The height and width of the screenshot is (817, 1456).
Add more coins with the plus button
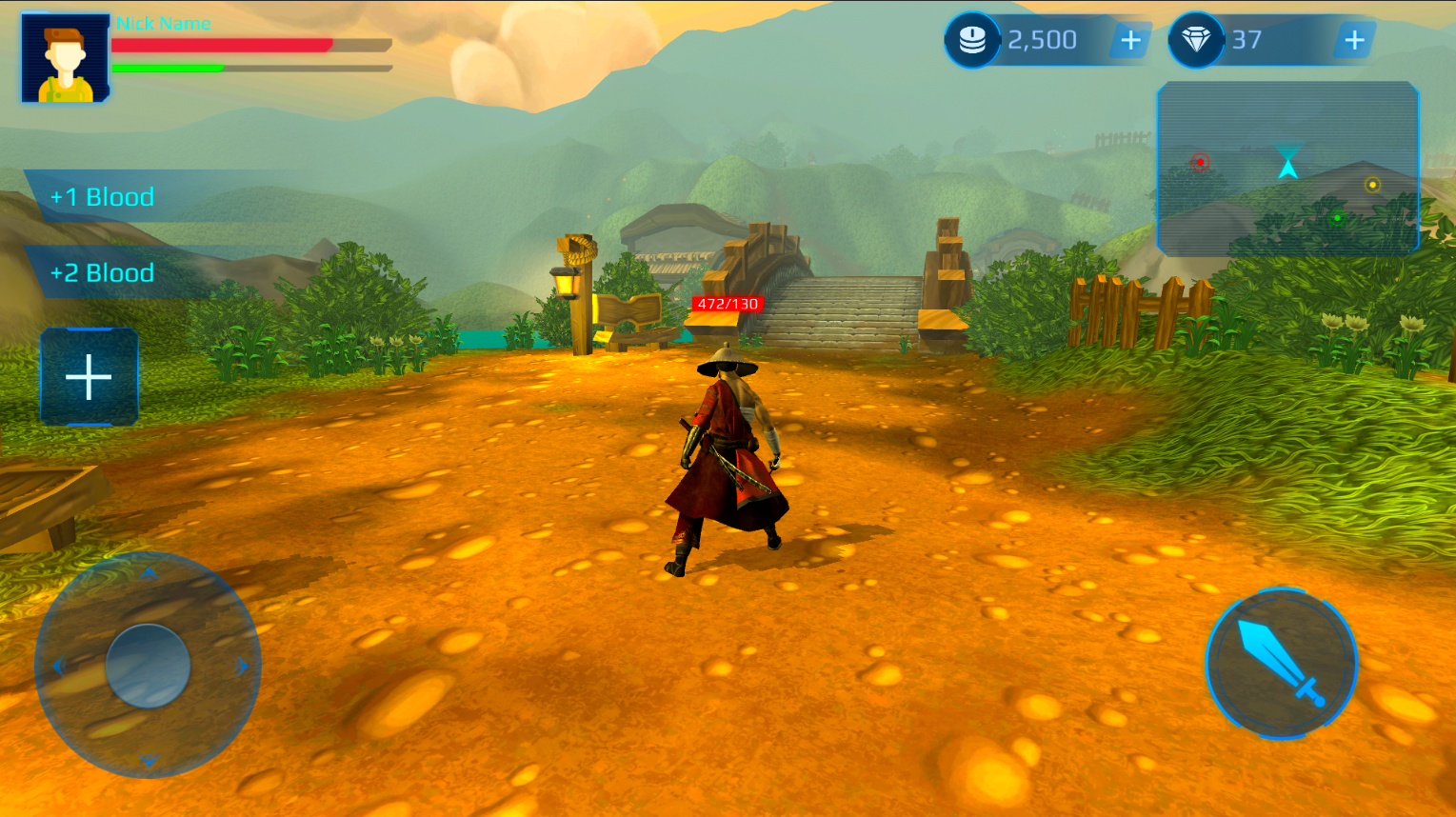point(1130,41)
